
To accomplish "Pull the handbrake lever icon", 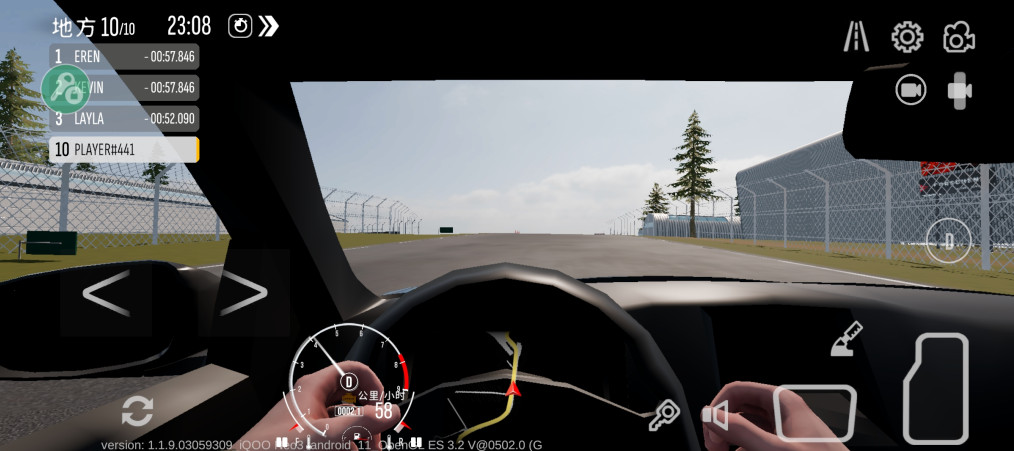I will (x=846, y=340).
